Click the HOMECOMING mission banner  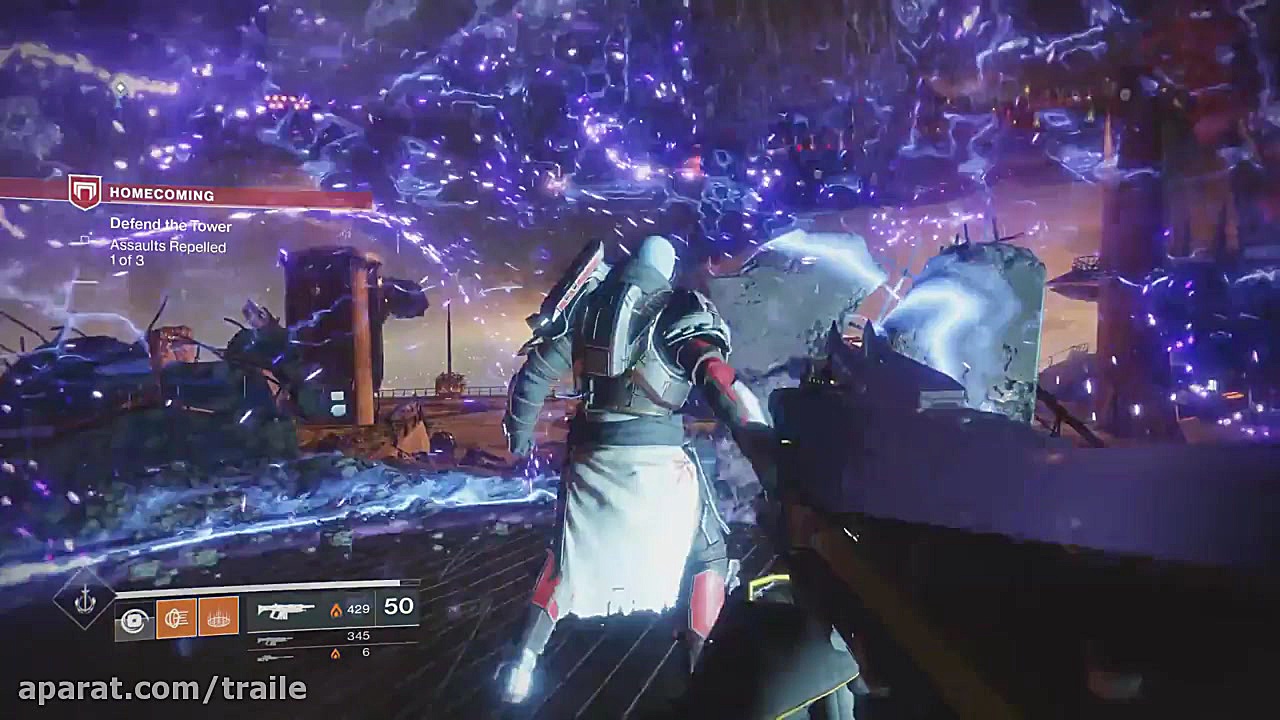point(165,193)
